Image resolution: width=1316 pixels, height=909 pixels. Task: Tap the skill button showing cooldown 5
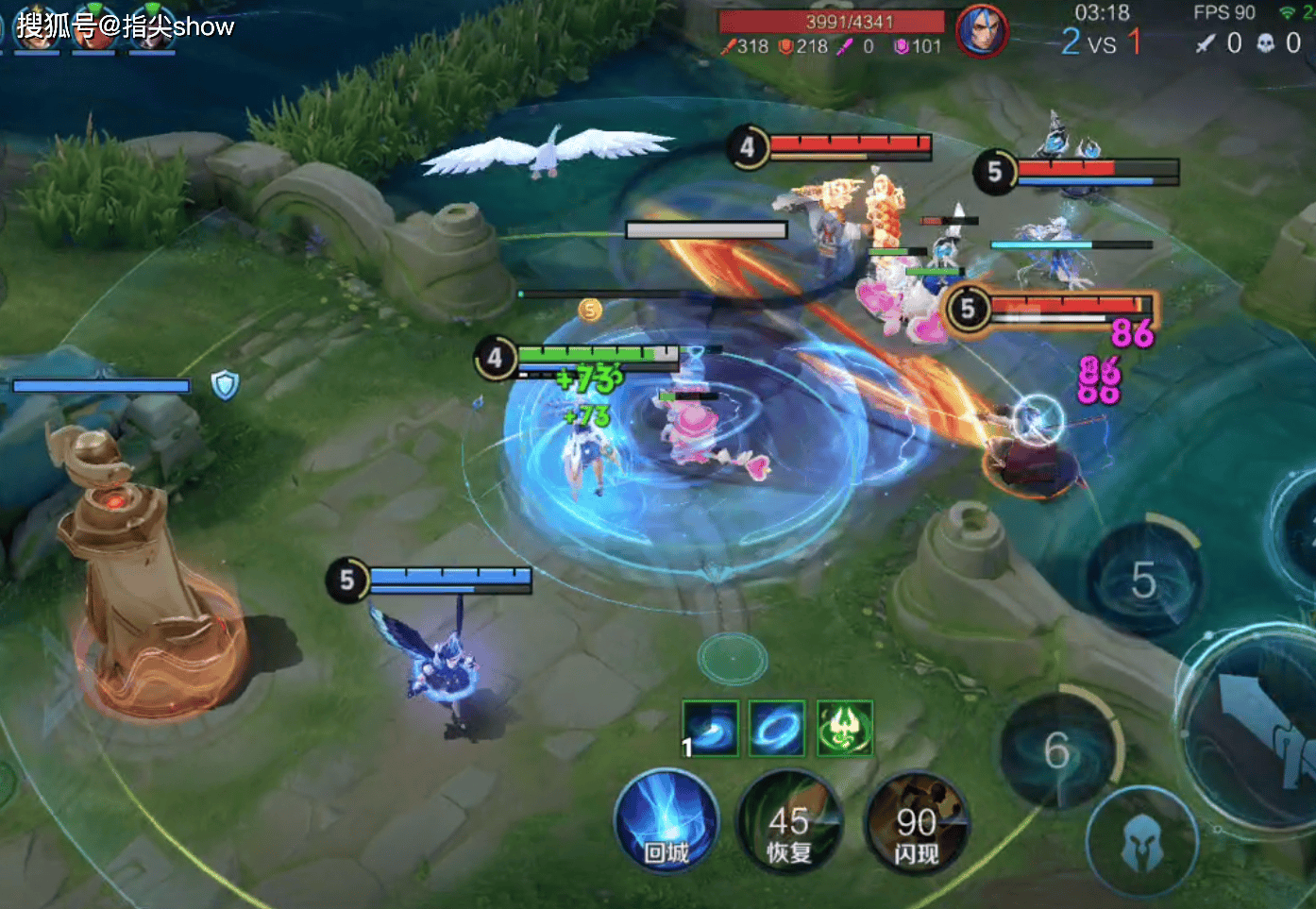[x=1143, y=578]
